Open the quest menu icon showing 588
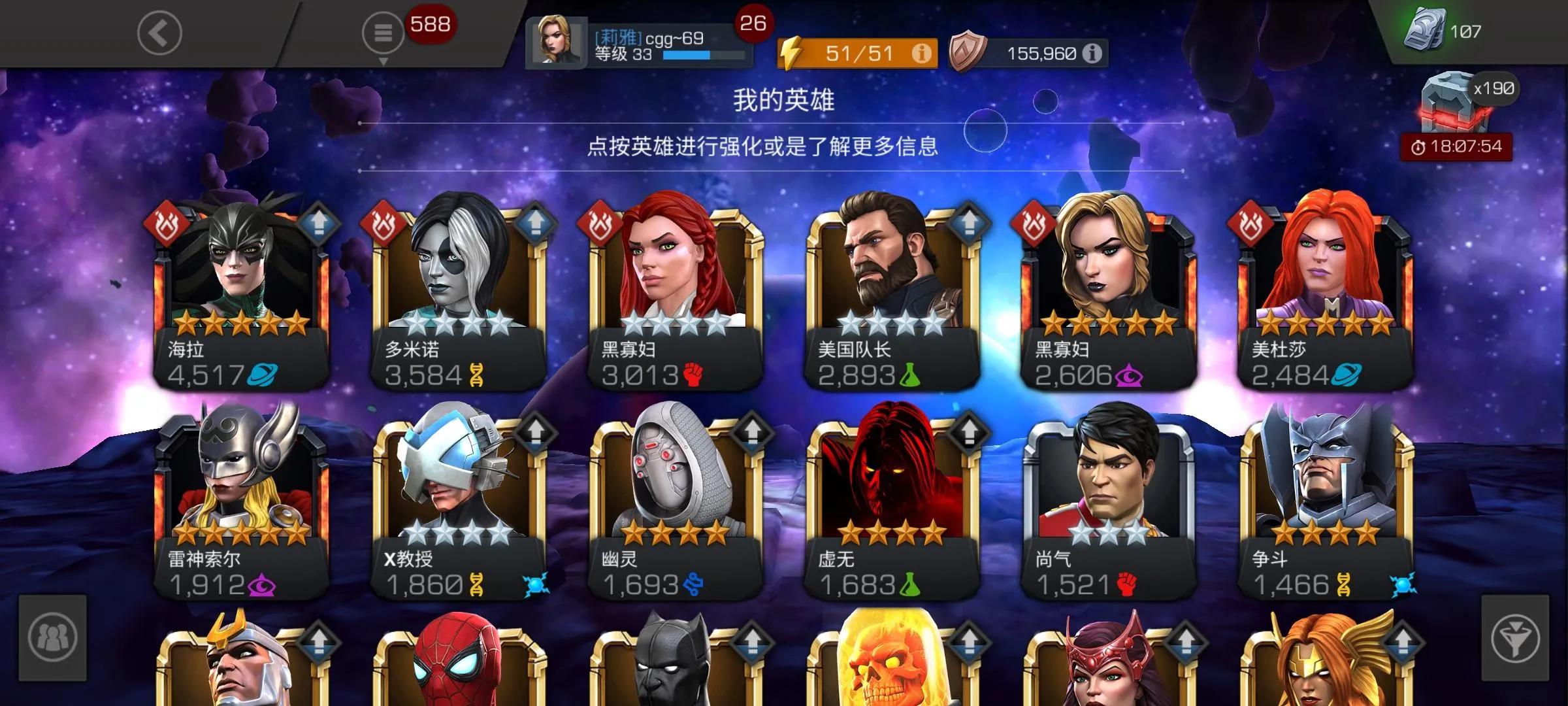Screen dimensions: 1568x706 [x=385, y=31]
